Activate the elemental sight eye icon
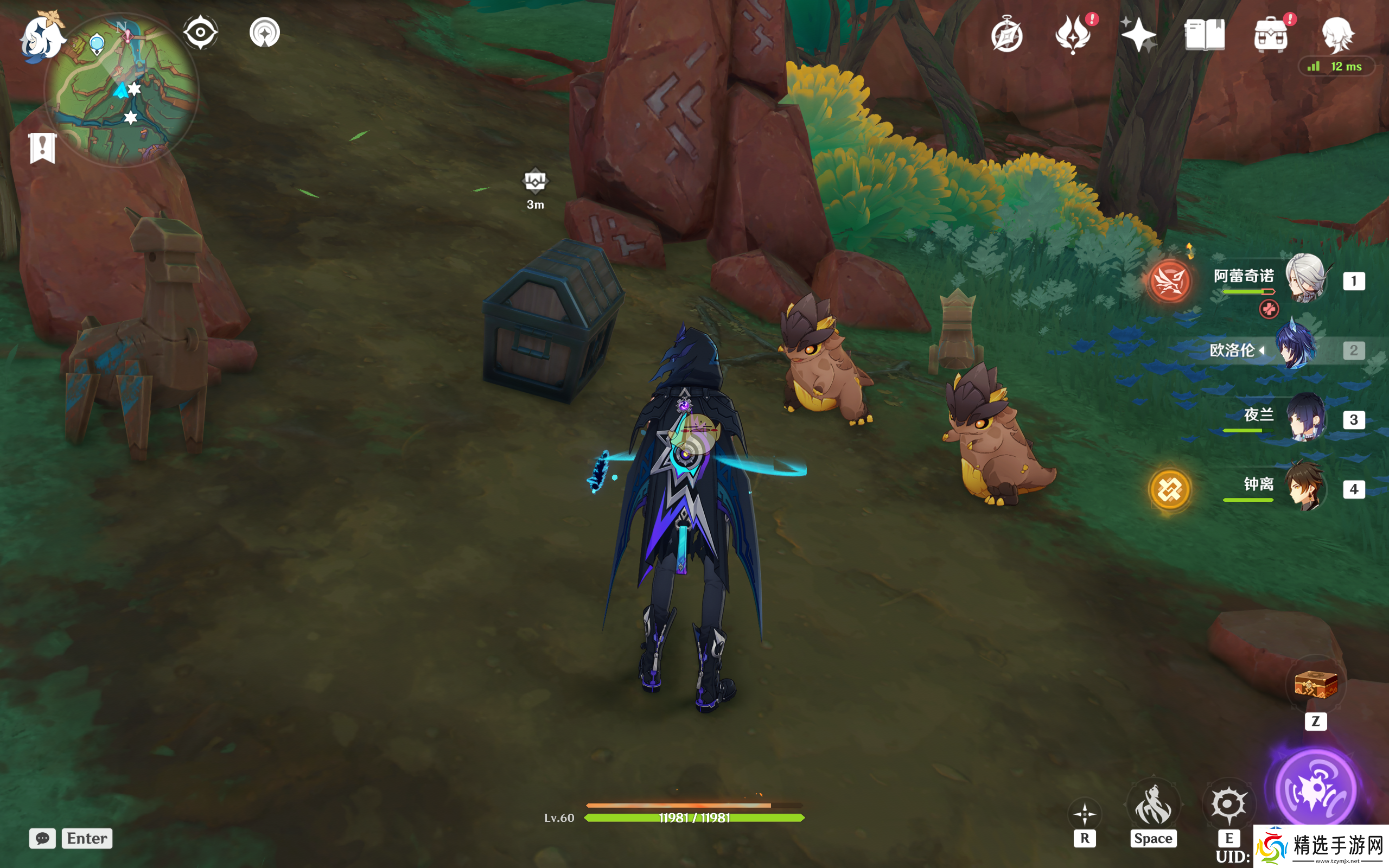This screenshot has height=868, width=1389. pyautogui.click(x=200, y=32)
